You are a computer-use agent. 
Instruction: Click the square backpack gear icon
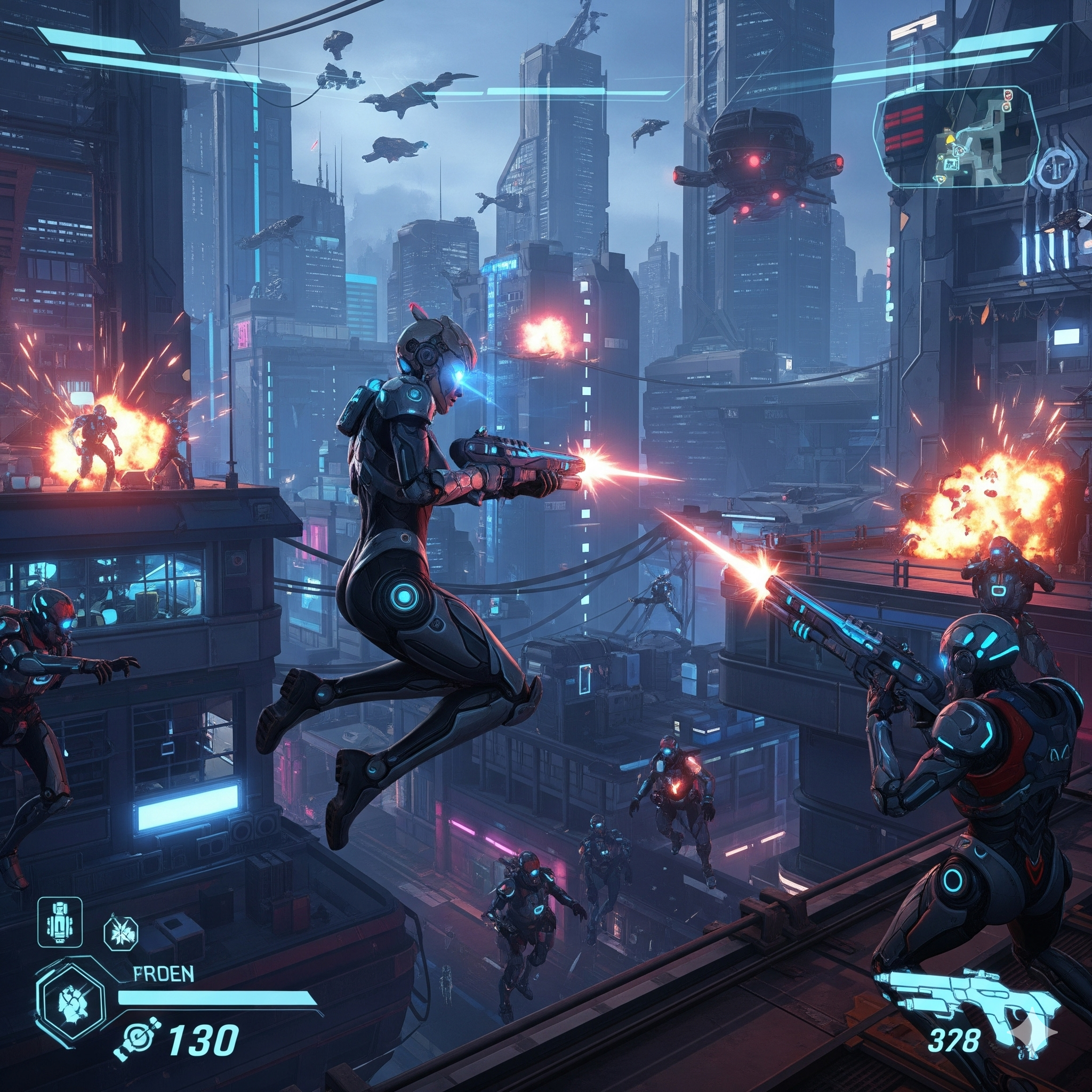coord(59,922)
